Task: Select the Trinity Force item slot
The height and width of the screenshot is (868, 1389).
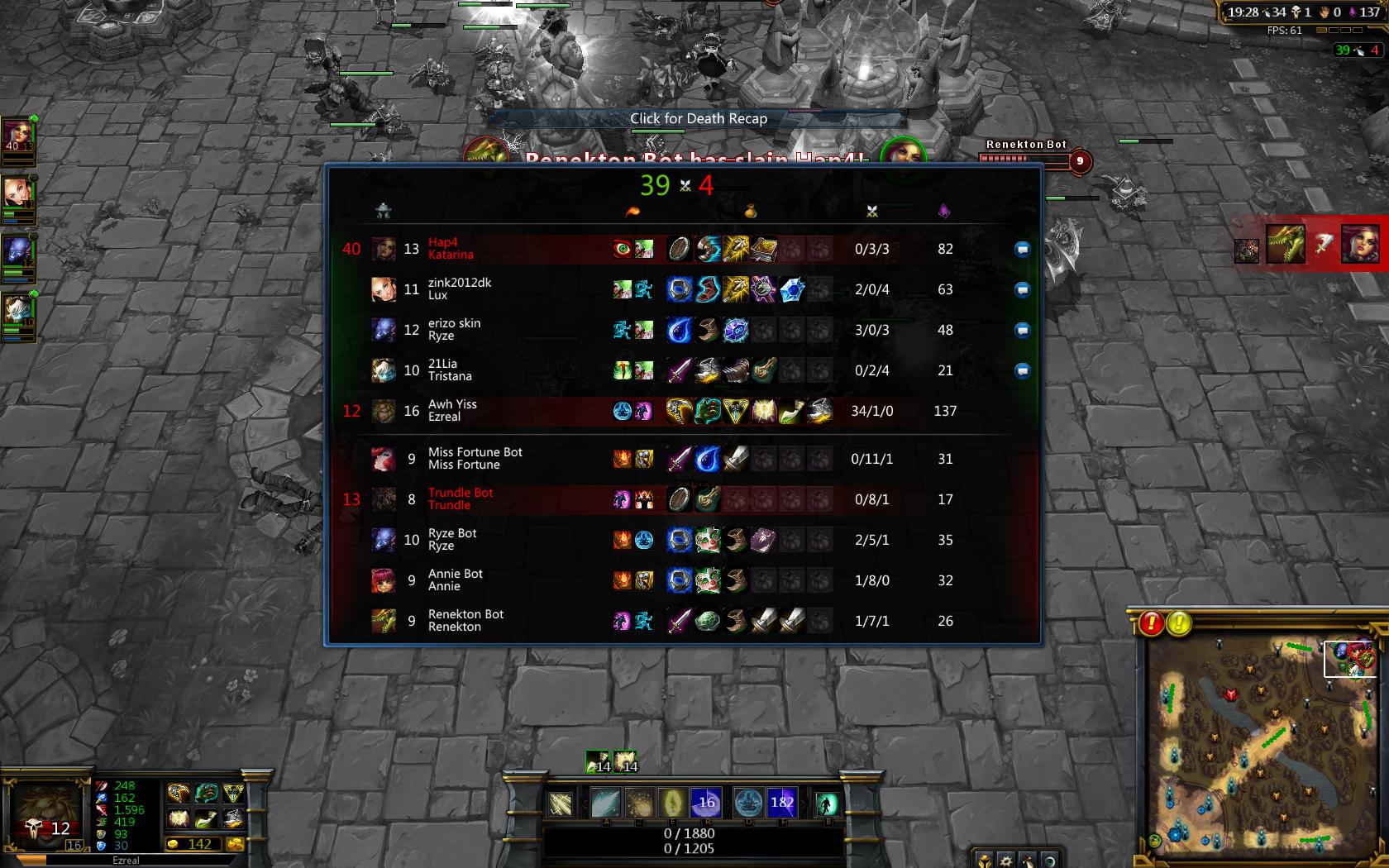Action: pos(234,794)
